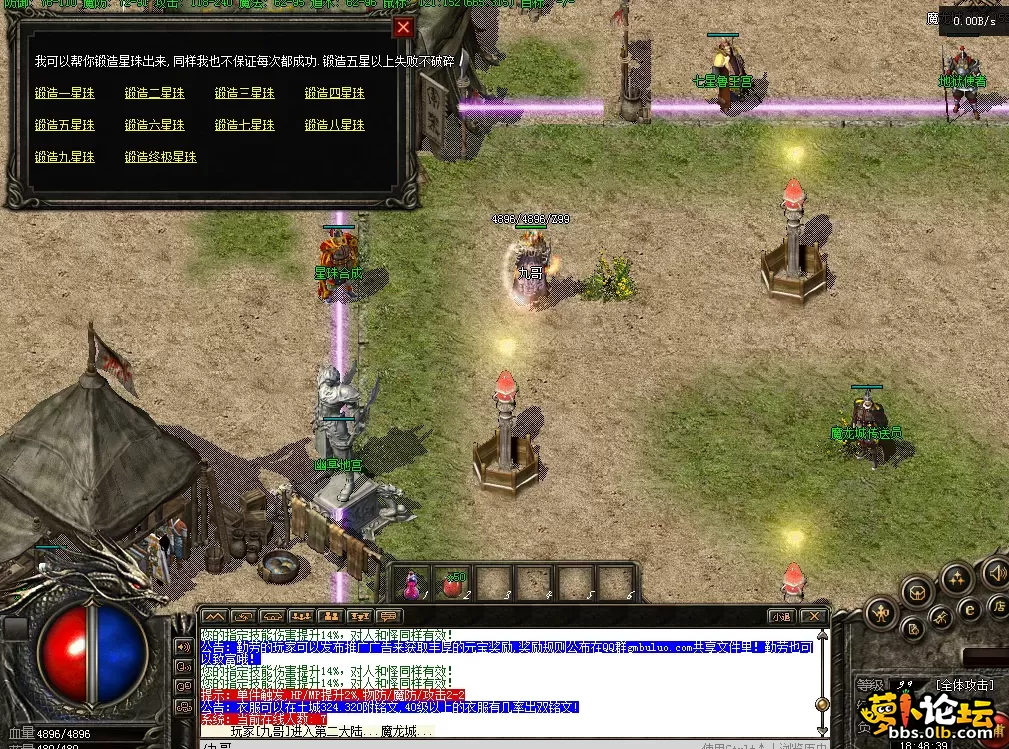This screenshot has height=749, width=1009.
Task: Close the star-bead forging dialog
Action: coord(403,28)
